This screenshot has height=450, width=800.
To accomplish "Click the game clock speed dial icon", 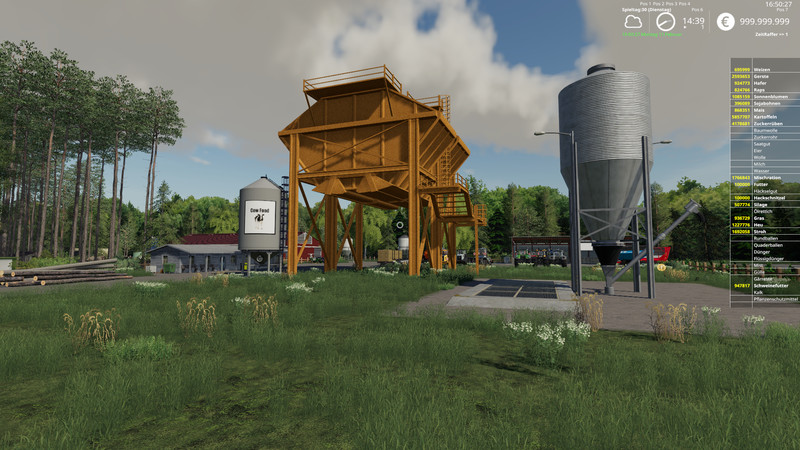I will [x=665, y=21].
